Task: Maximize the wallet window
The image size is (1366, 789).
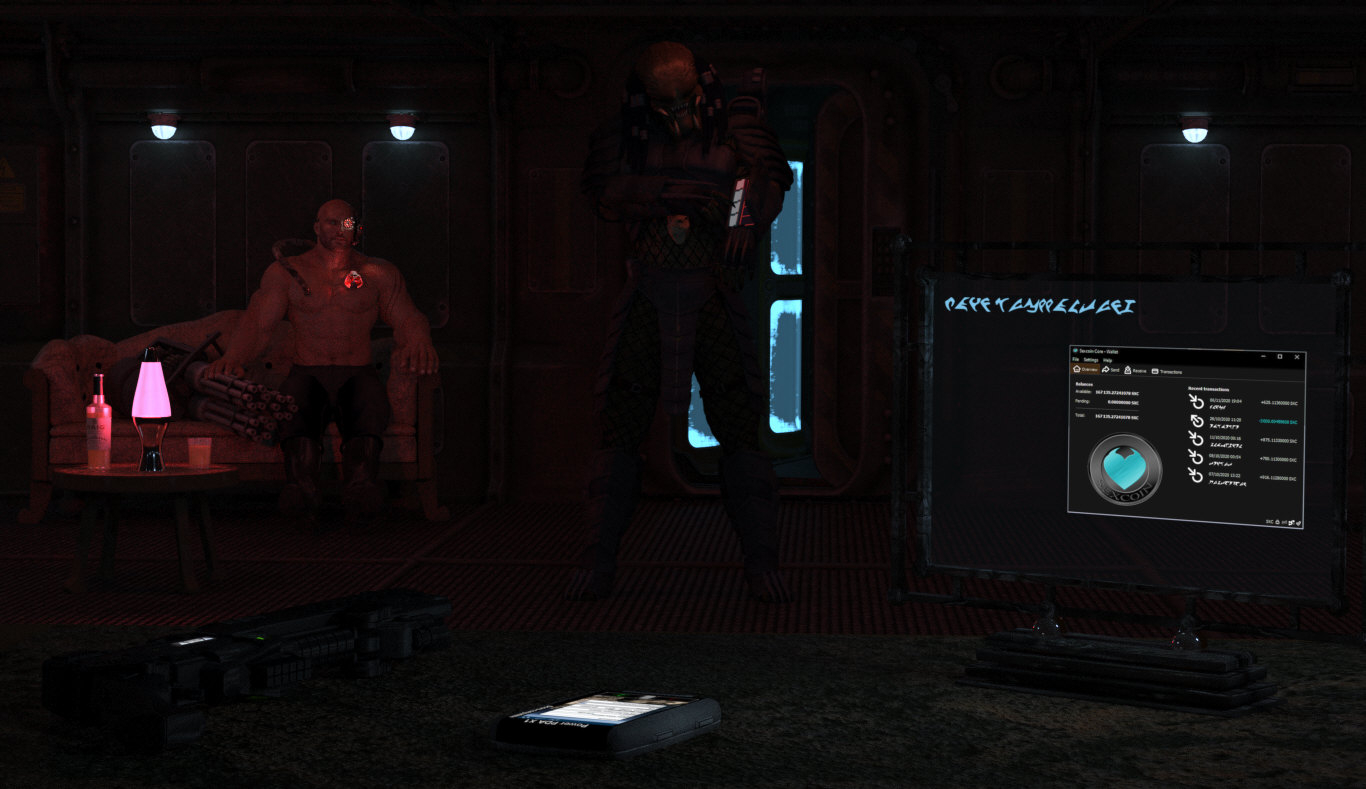Action: (x=1279, y=356)
